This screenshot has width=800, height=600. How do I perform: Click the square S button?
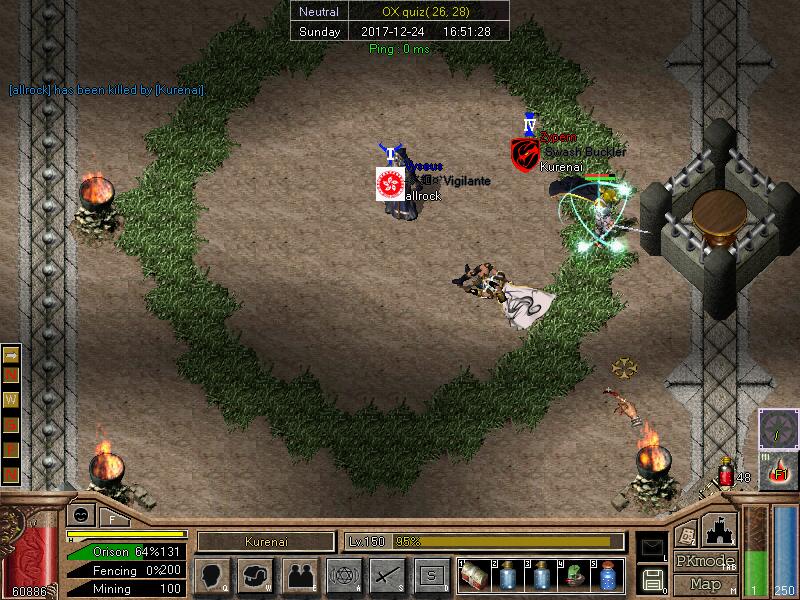tap(431, 575)
